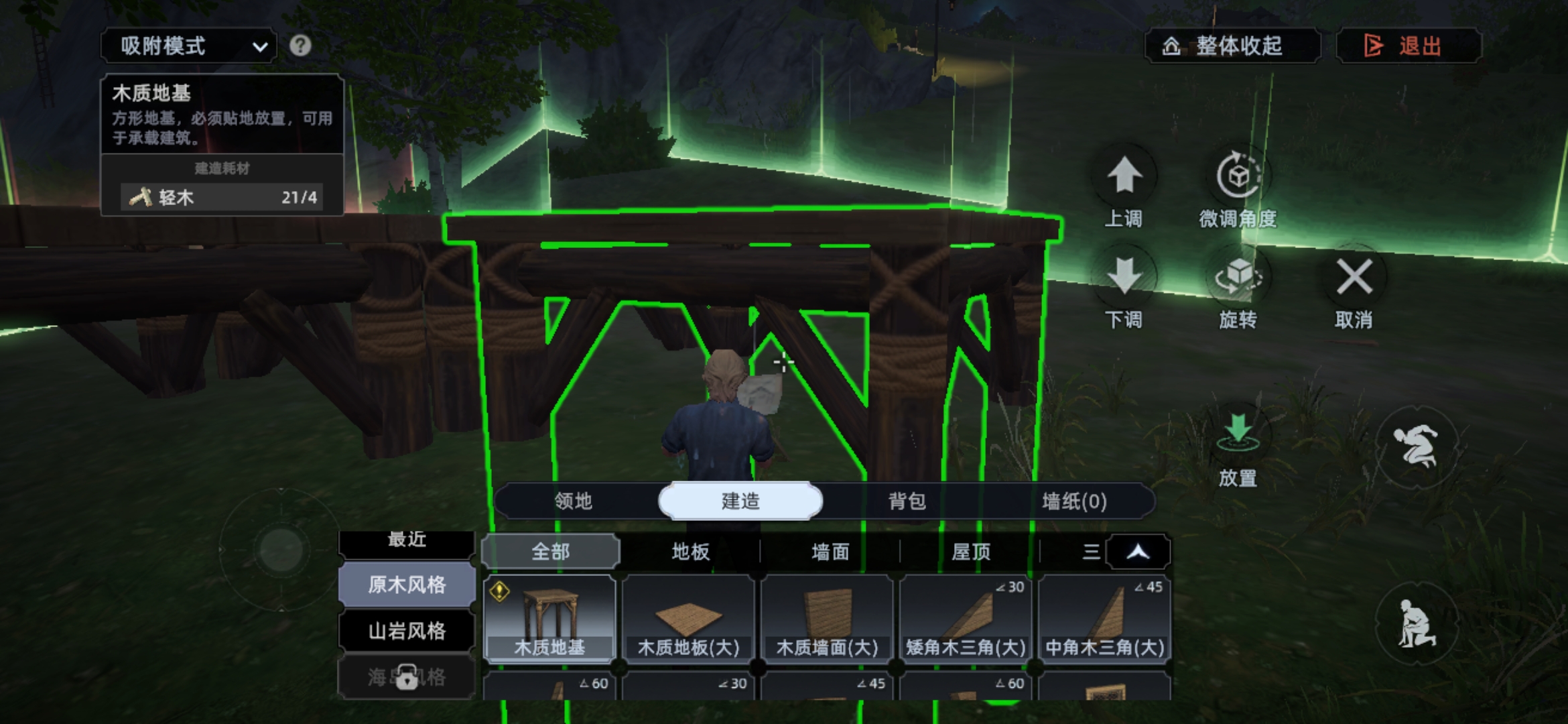
Task: Collapse the build panel with the up arrow
Action: pos(1138,552)
